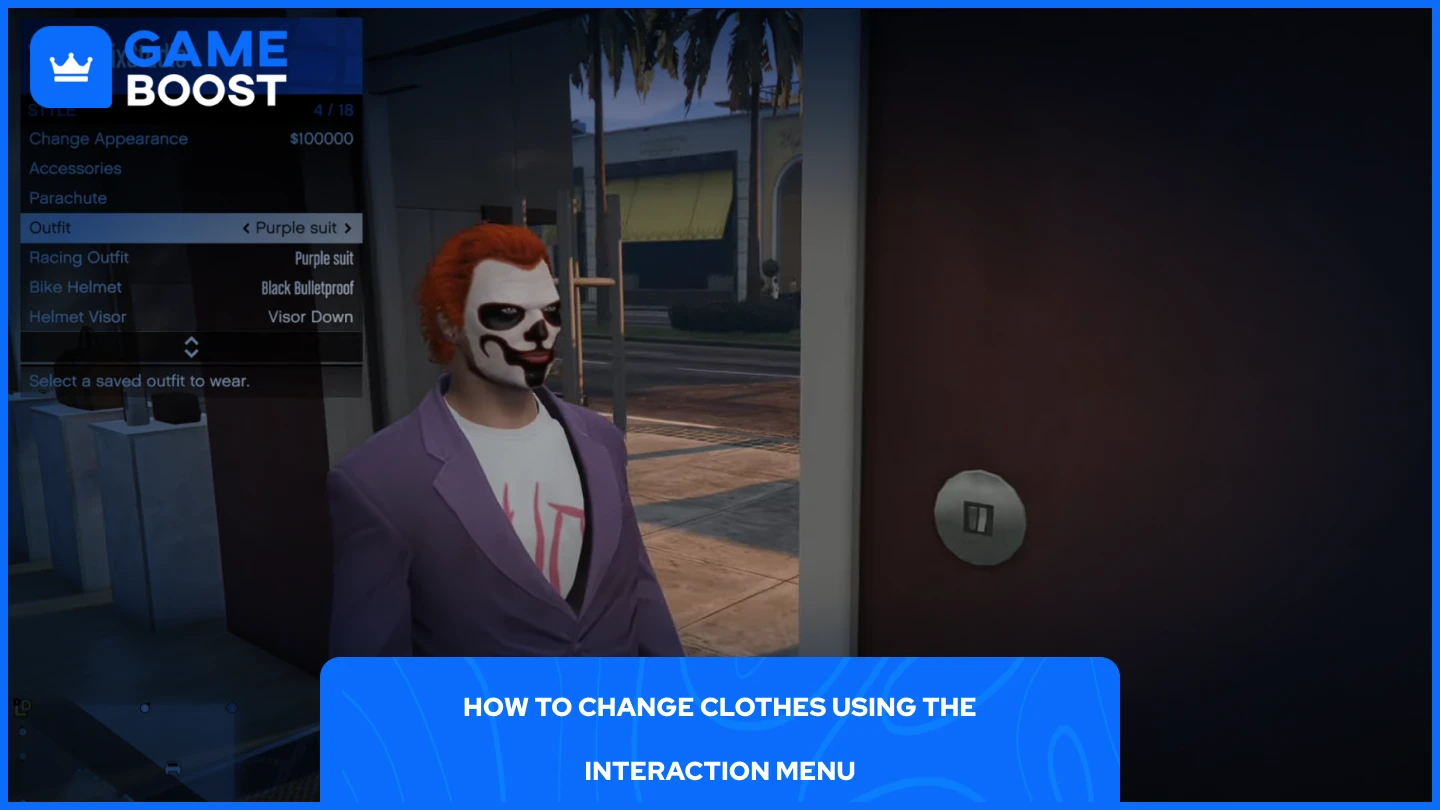1440x810 pixels.
Task: Select Accessories in the Style menu
Action: (75, 168)
